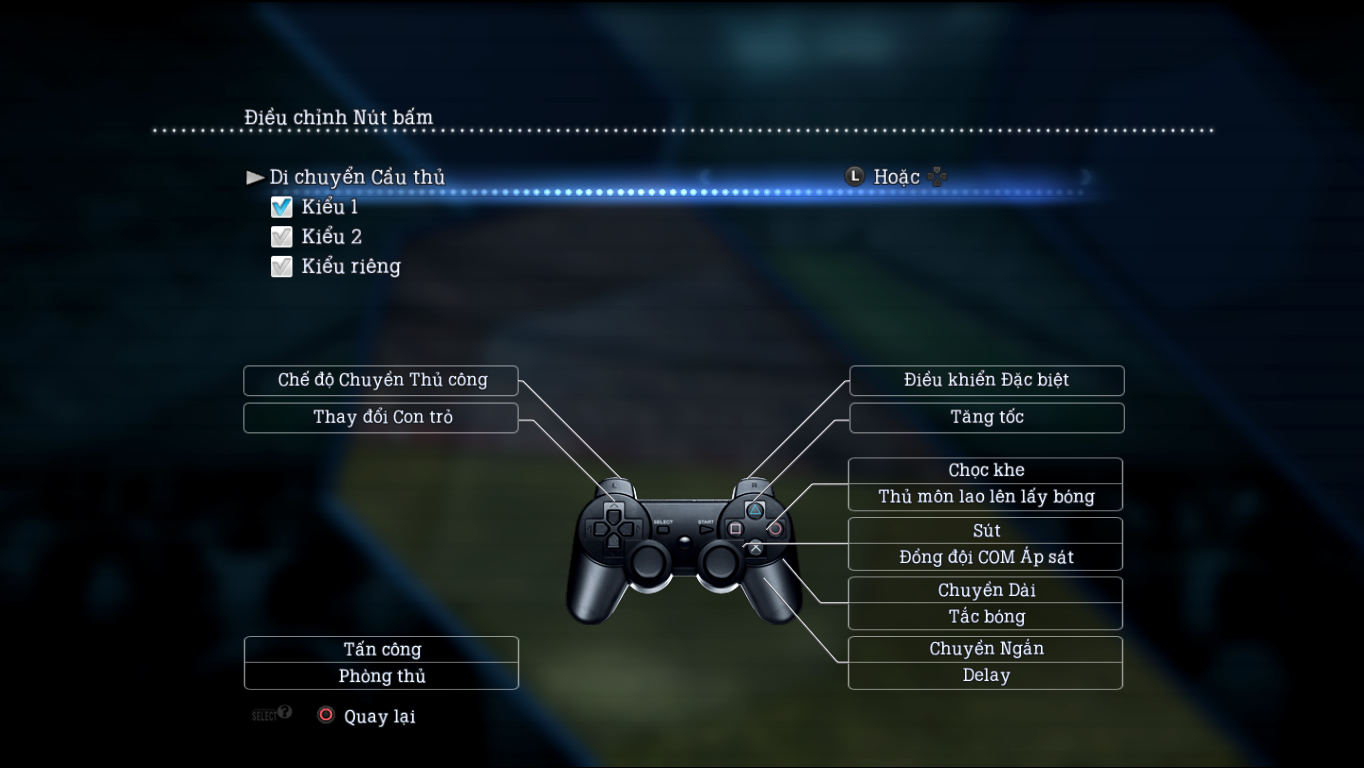
Task: Click the Sút / Đồng đội COM Áp sát label box
Action: (985, 543)
